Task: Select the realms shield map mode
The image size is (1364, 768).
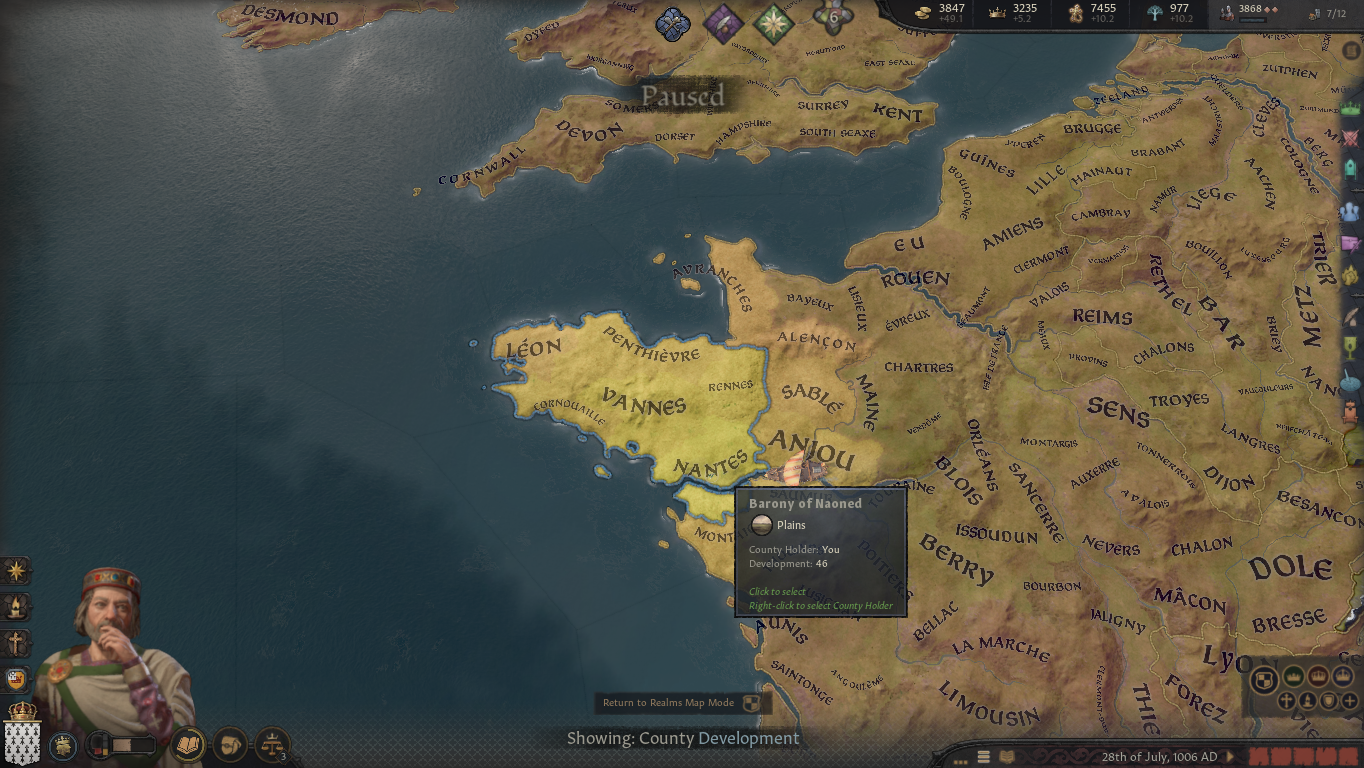Action: point(1264,680)
